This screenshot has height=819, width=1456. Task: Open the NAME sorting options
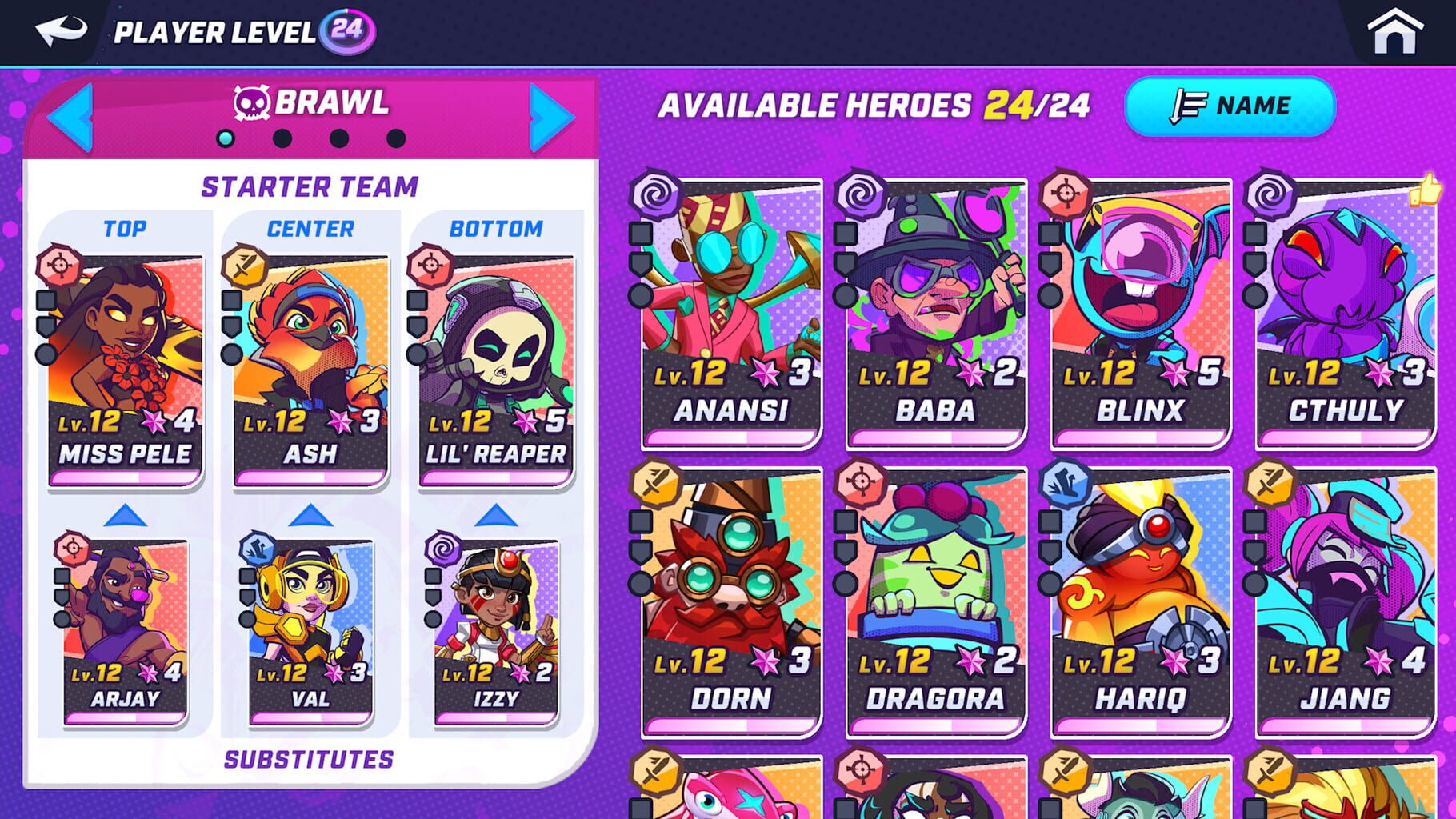coord(1233,106)
